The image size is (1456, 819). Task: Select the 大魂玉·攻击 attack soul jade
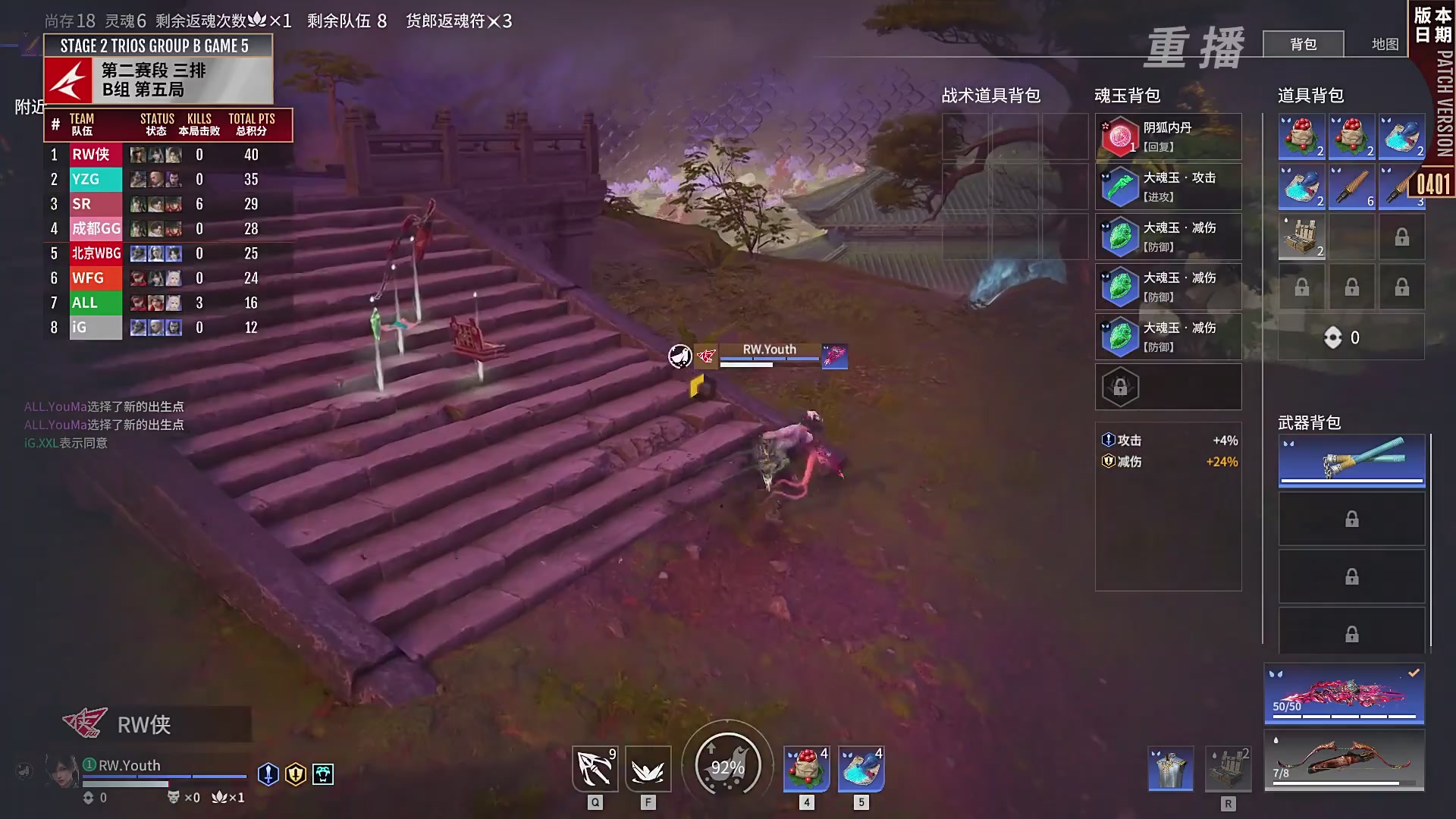pyautogui.click(x=1168, y=186)
